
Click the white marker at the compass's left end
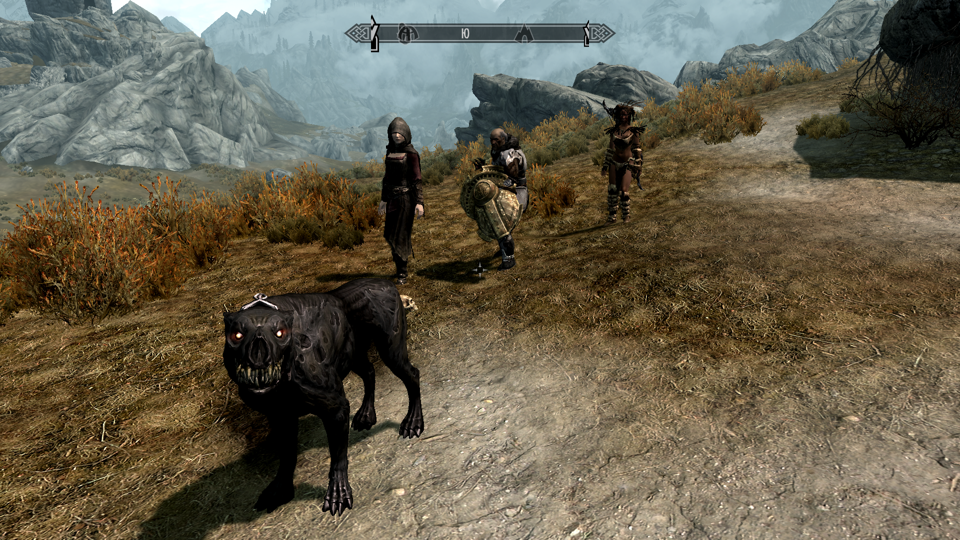(375, 33)
